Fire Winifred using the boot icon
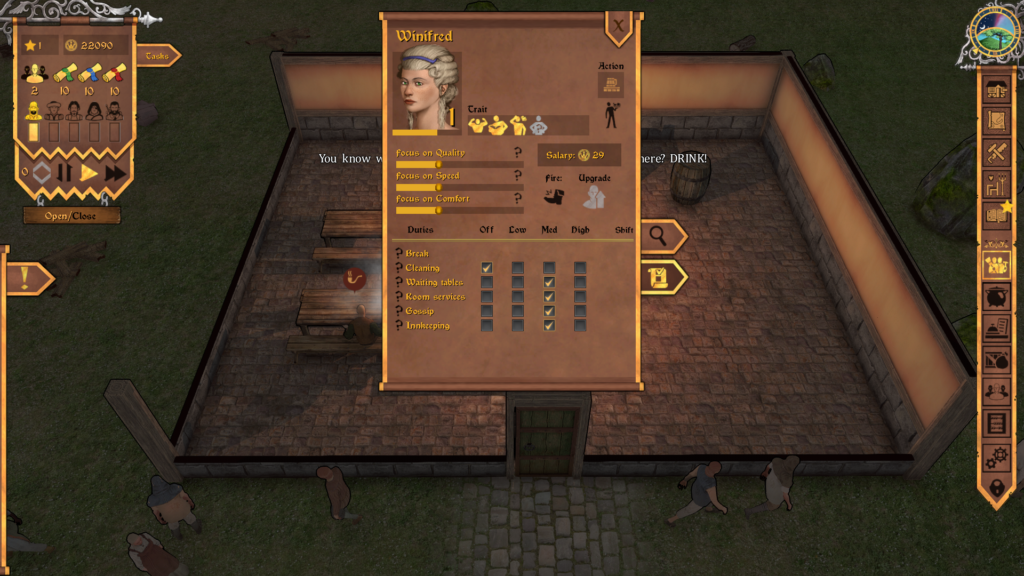This screenshot has width=1024, height=576. 554,197
